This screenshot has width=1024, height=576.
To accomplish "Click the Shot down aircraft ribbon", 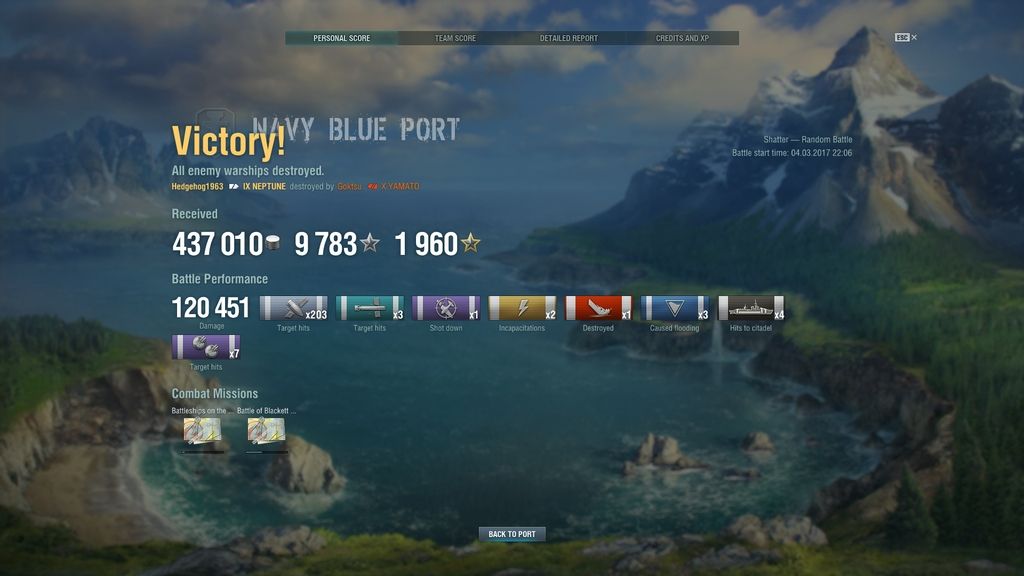I will point(446,308).
